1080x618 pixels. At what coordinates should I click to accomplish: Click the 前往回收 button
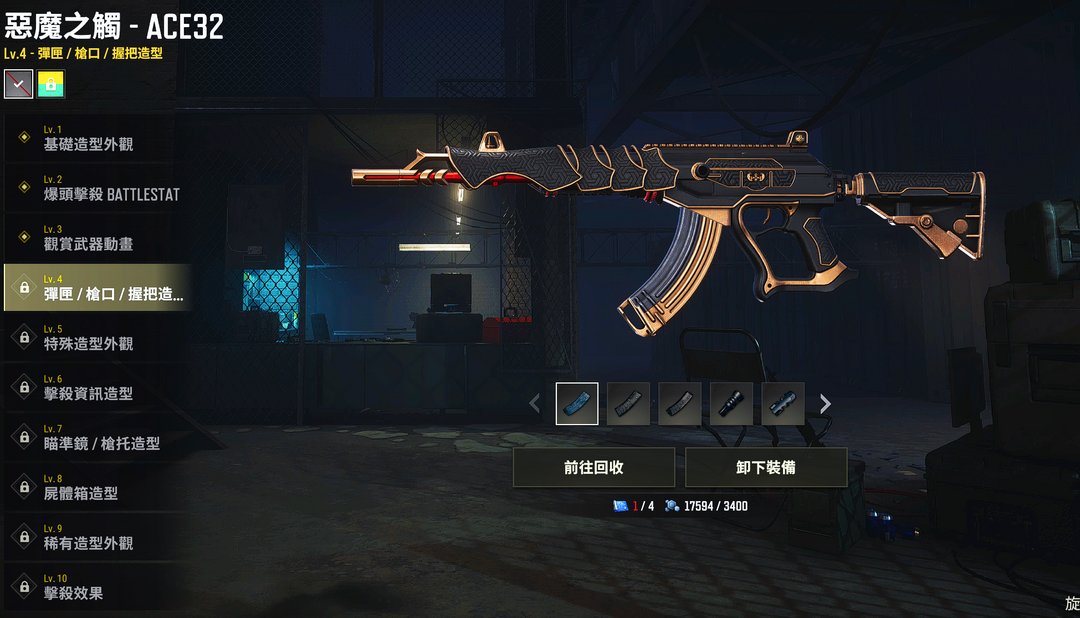594,467
